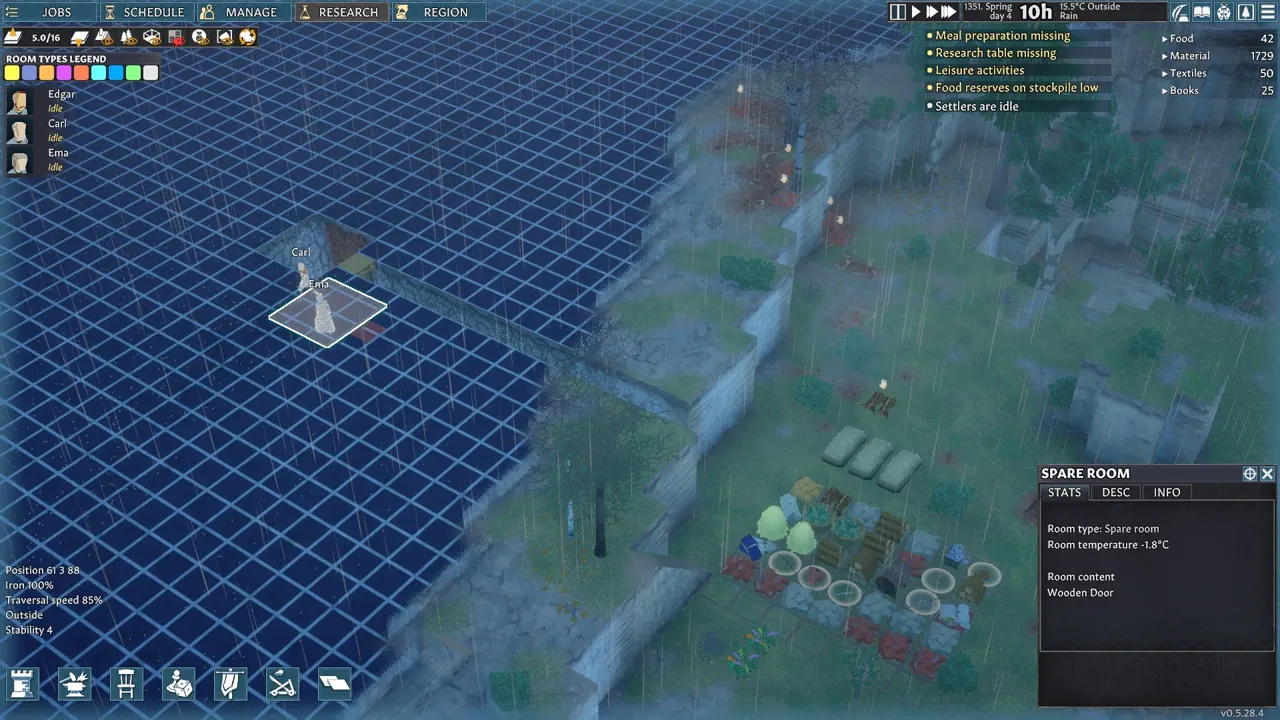
Task: Open the Leisure dice menu
Action: pos(179,684)
